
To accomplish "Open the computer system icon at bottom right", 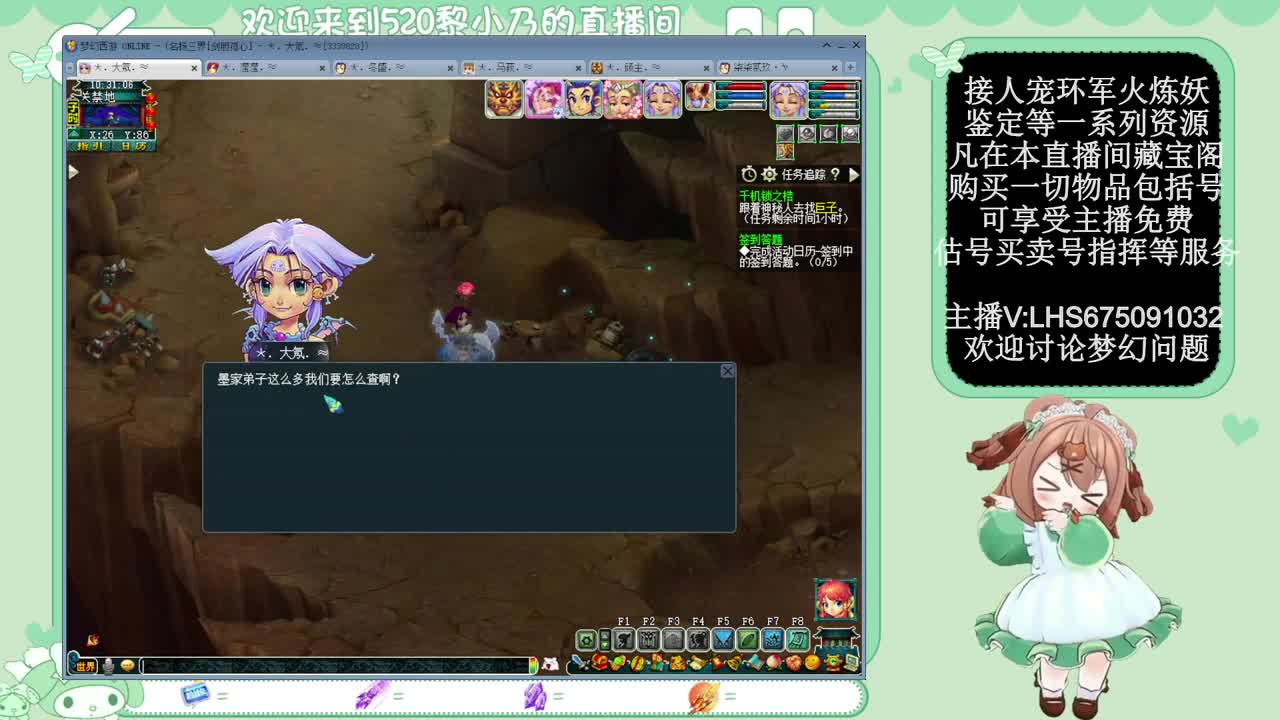I will click(851, 662).
